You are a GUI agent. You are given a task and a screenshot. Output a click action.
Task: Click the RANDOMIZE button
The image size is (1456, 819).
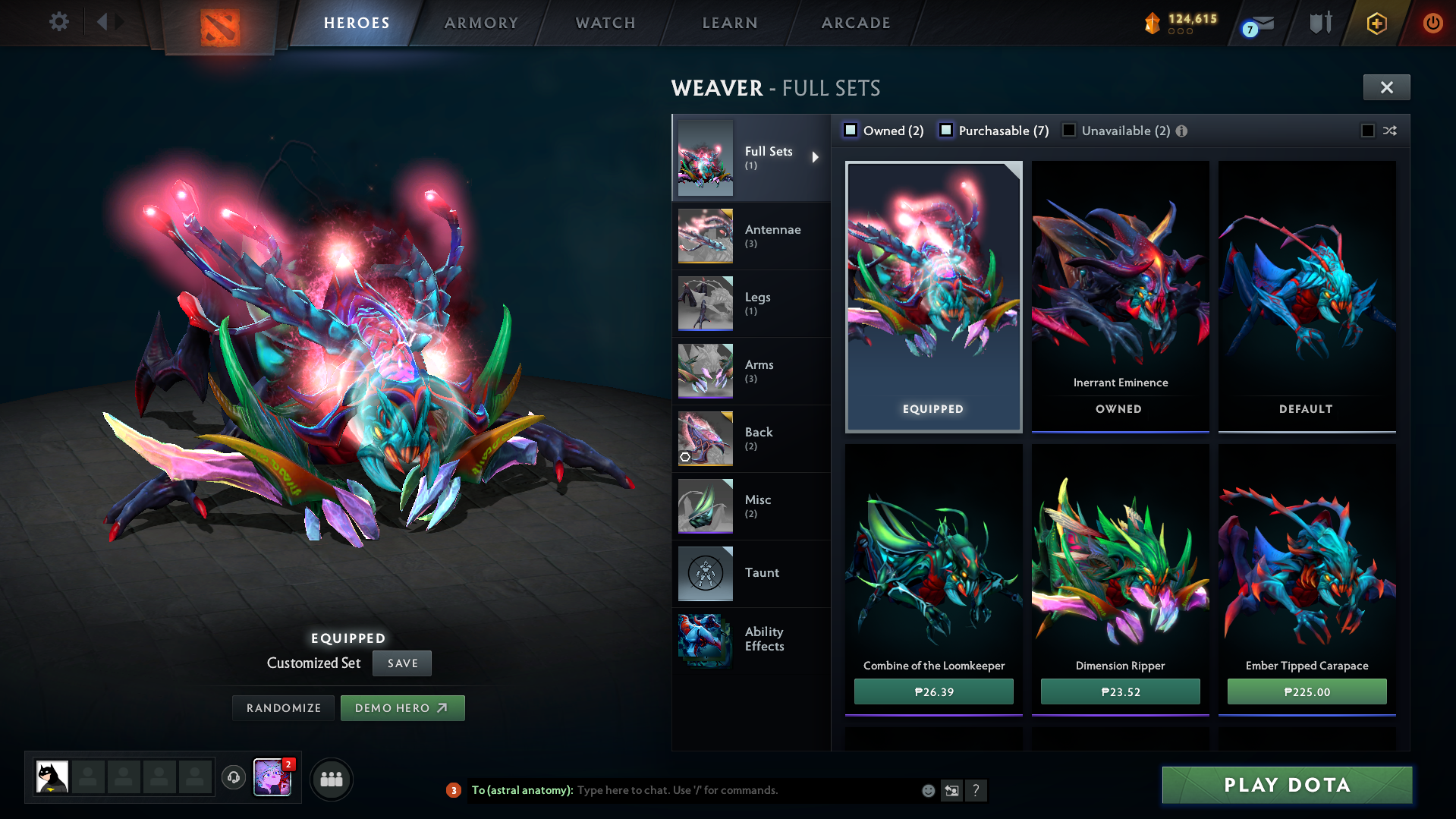pyautogui.click(x=283, y=707)
